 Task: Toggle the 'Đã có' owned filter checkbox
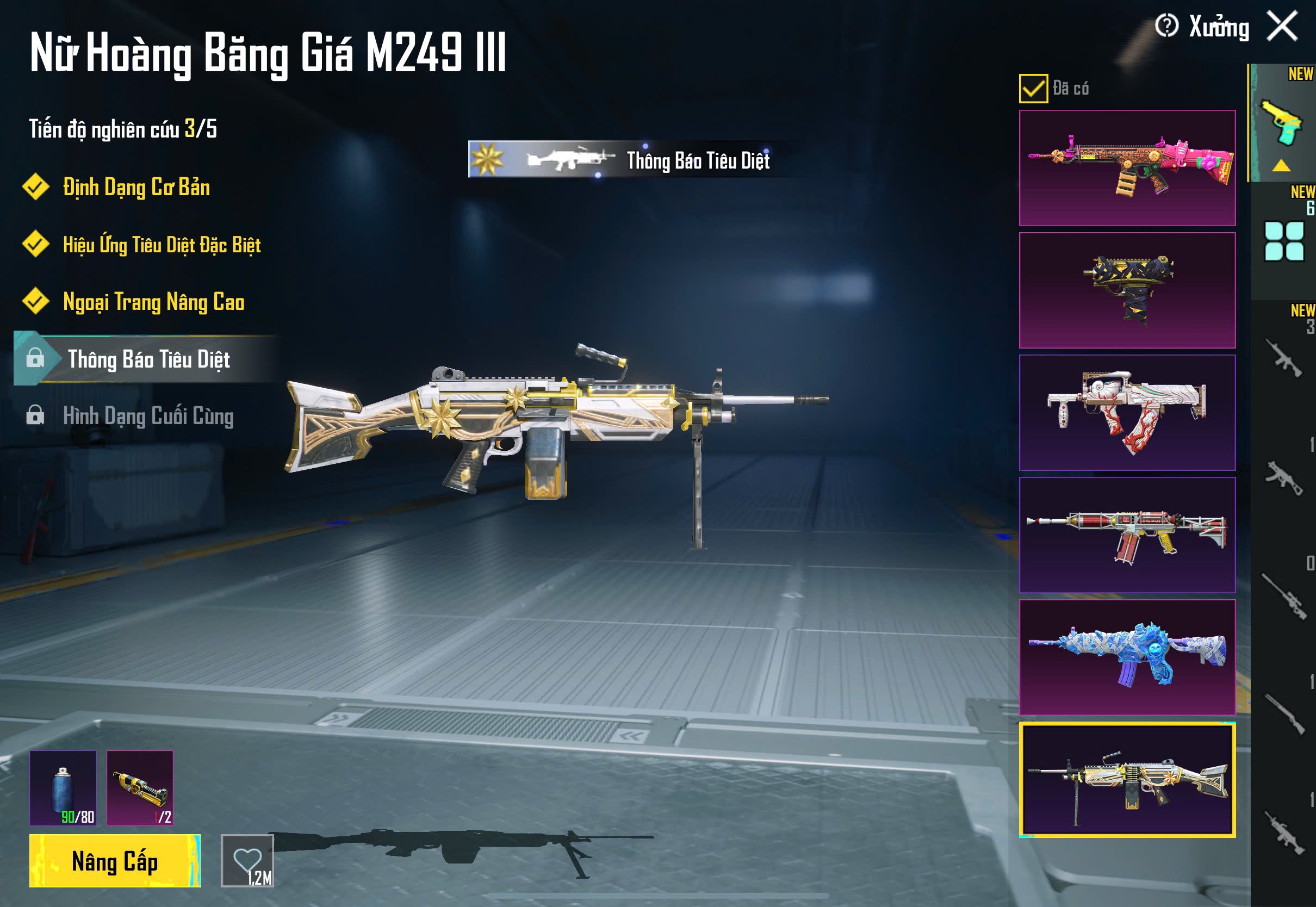1033,89
